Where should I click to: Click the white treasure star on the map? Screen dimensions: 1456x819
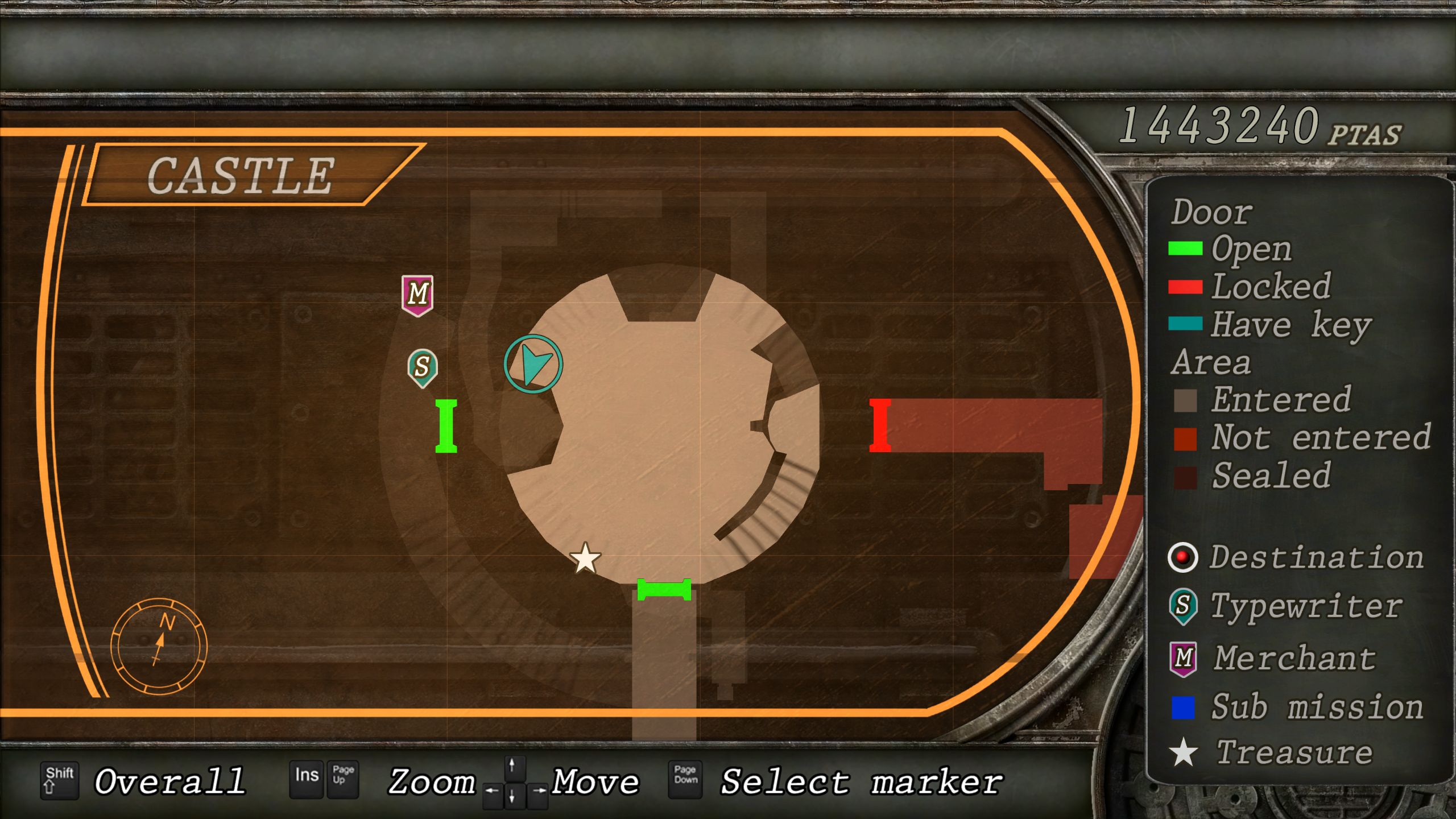[x=585, y=559]
